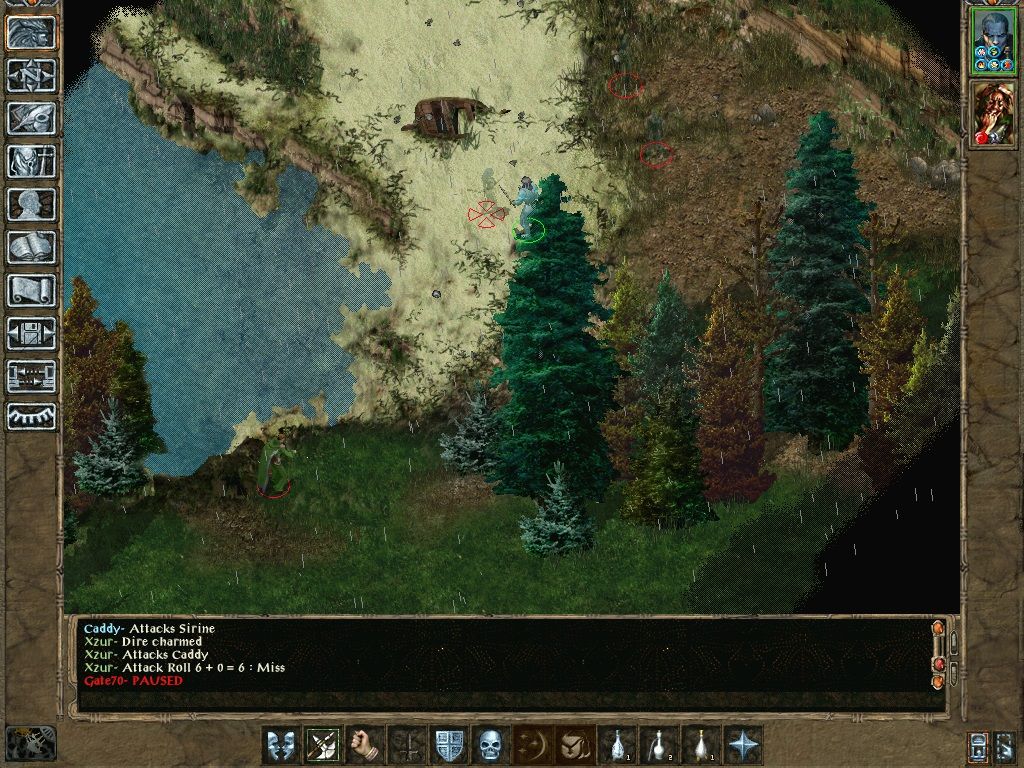The image size is (1024, 768).
Task: Select the blue-skinned character portrait
Action: (992, 41)
